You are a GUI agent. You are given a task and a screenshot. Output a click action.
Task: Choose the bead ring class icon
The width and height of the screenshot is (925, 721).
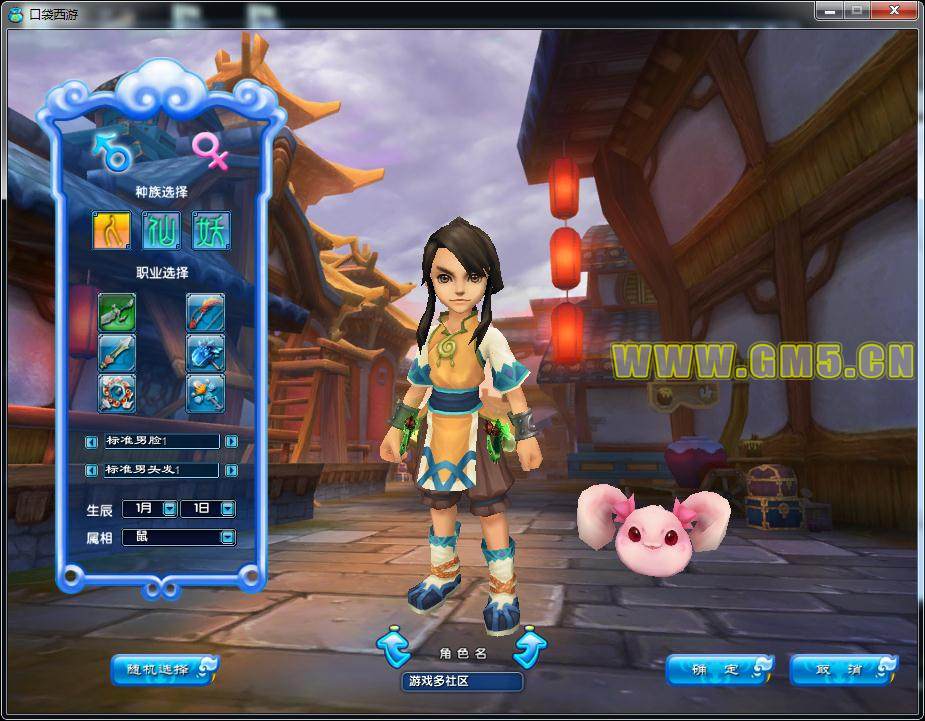117,393
